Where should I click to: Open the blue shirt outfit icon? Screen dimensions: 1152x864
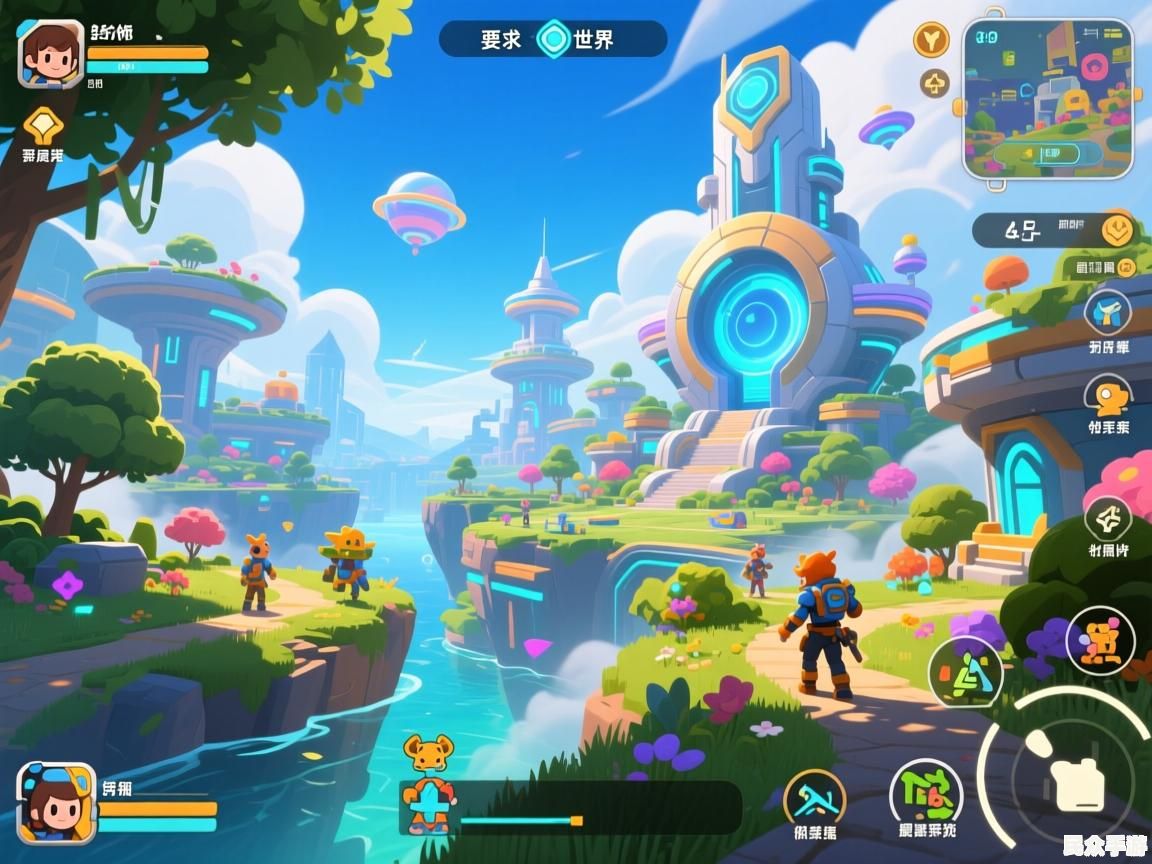click(x=1108, y=312)
